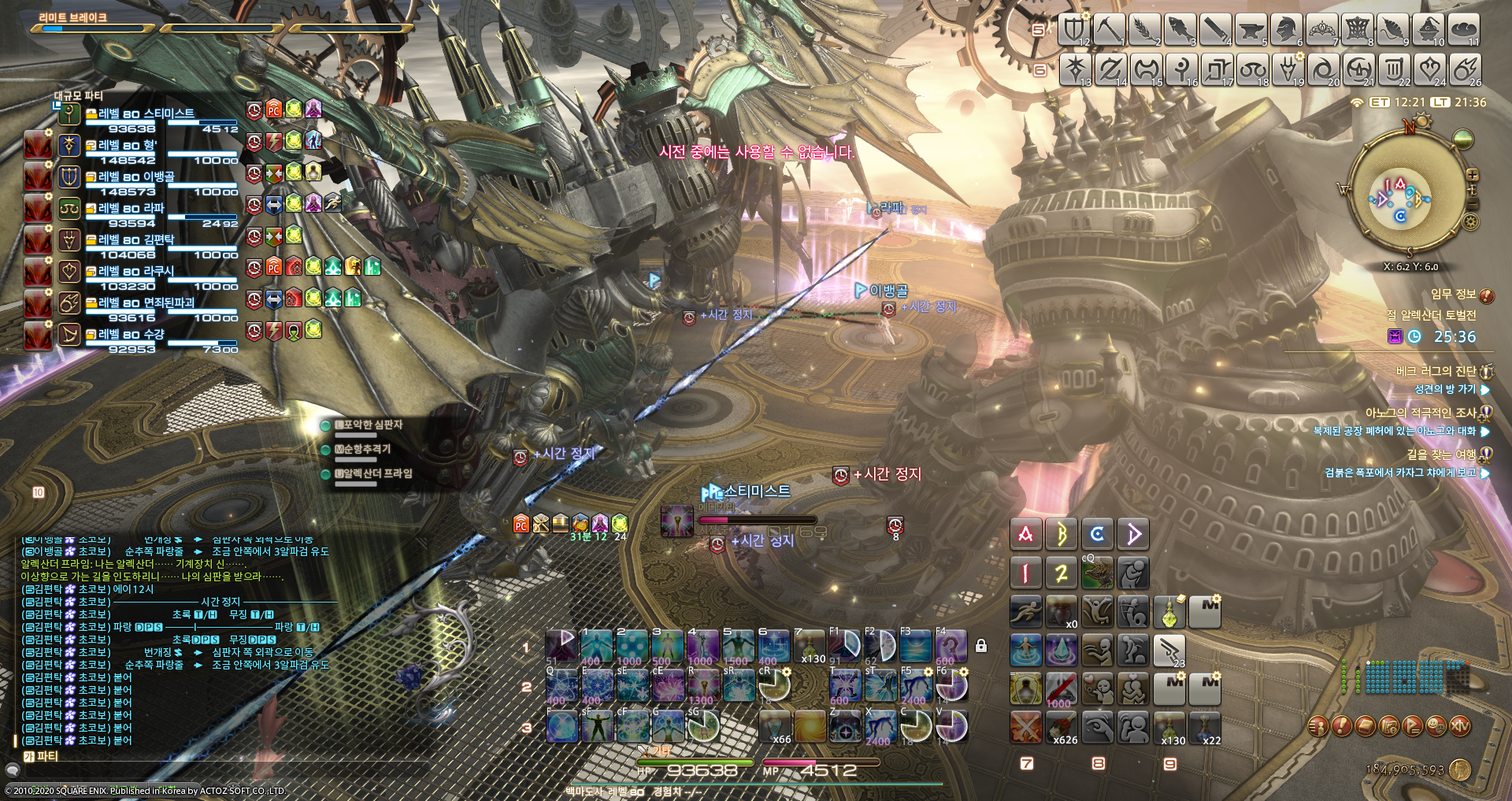
Task: Click the smiley emote icon in the system menu
Action: tap(1436, 726)
